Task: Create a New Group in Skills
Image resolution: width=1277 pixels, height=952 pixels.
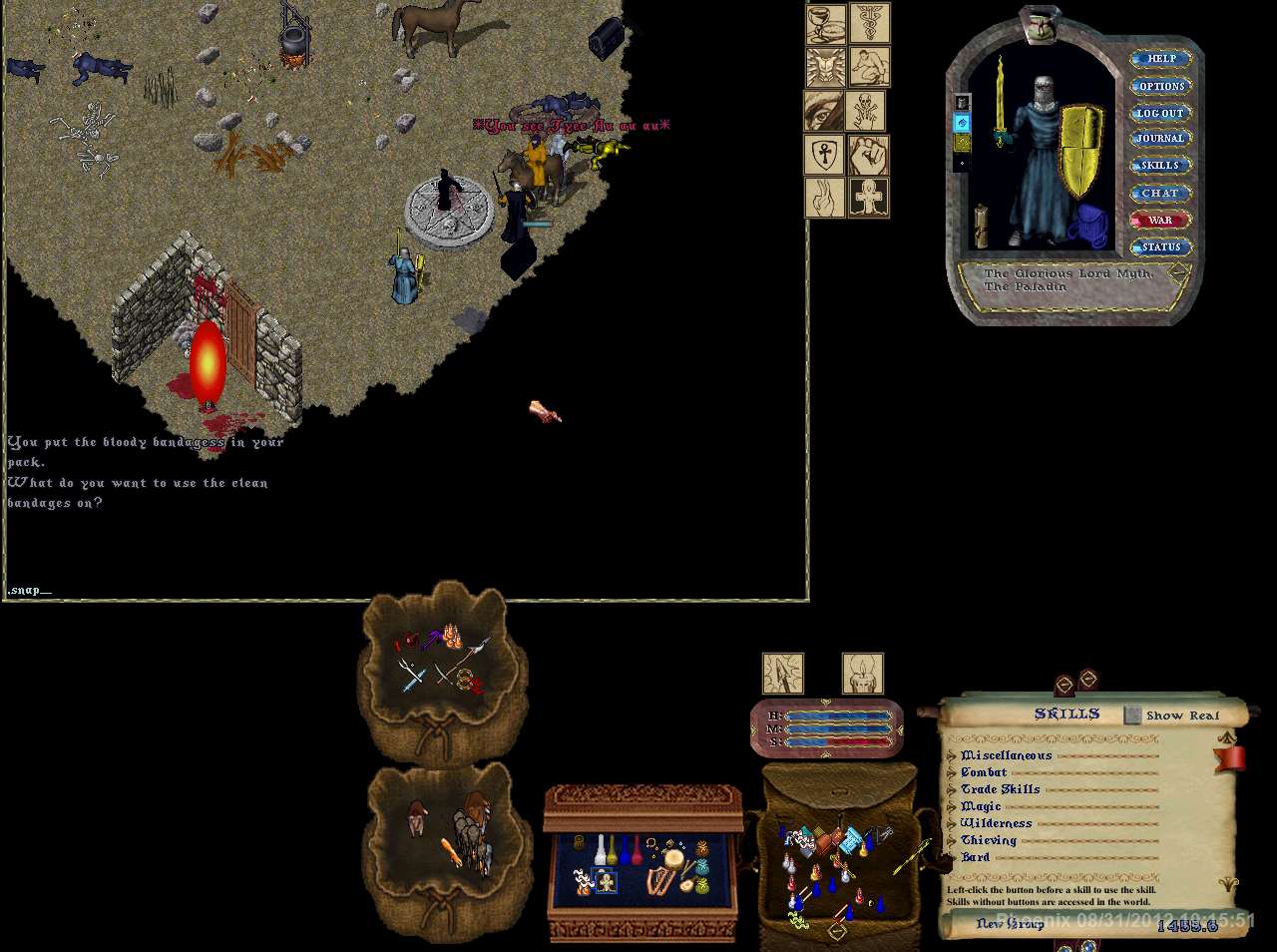Action: point(1010,924)
